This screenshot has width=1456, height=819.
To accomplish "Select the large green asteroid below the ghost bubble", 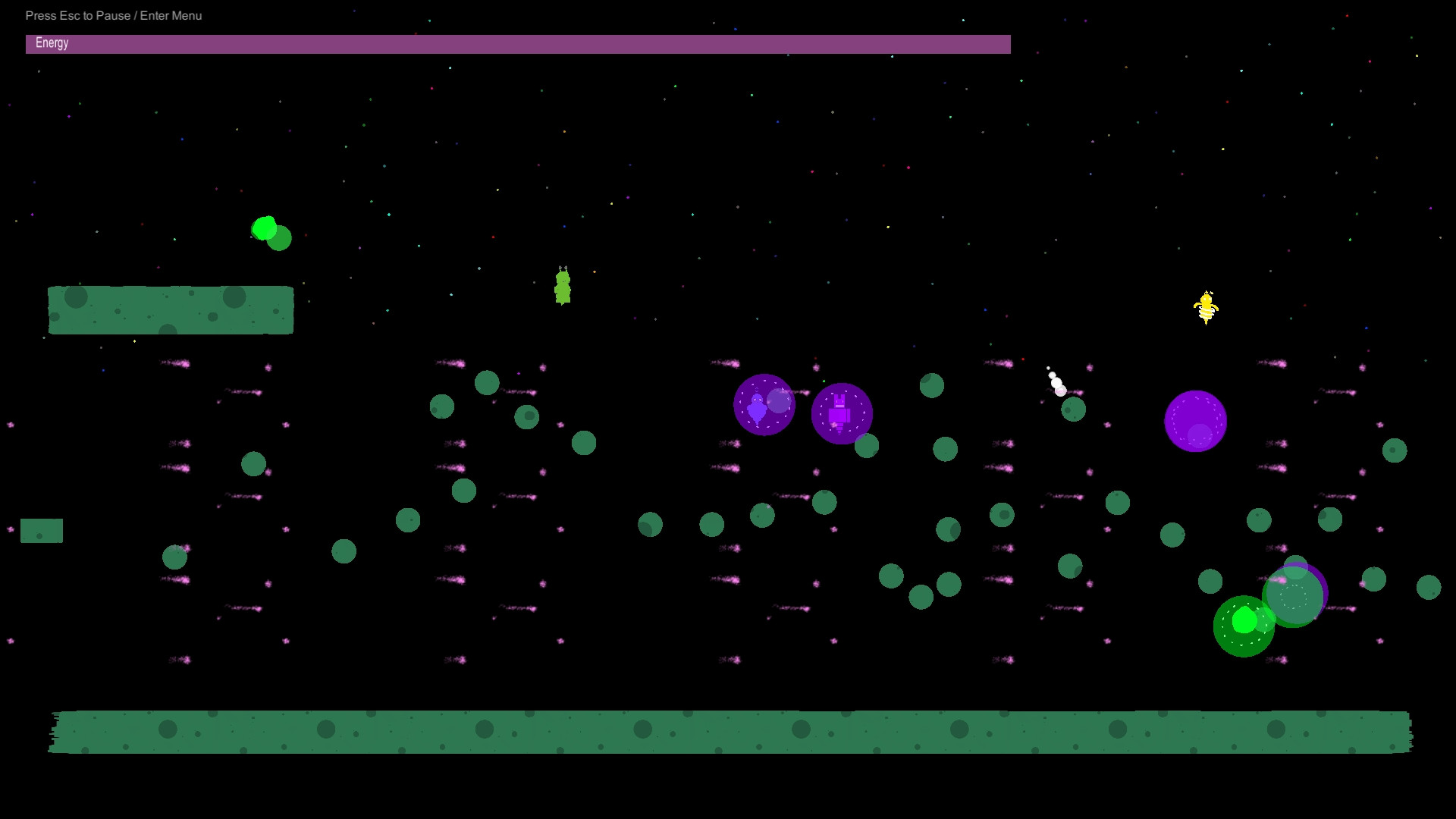I will [762, 516].
